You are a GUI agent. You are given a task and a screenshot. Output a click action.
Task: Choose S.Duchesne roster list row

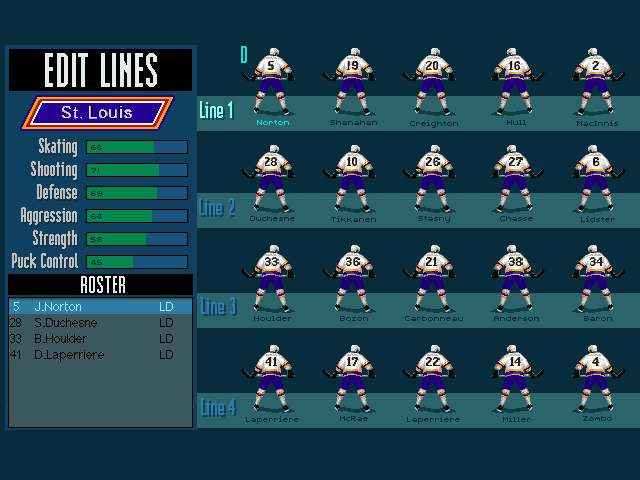click(x=100, y=323)
